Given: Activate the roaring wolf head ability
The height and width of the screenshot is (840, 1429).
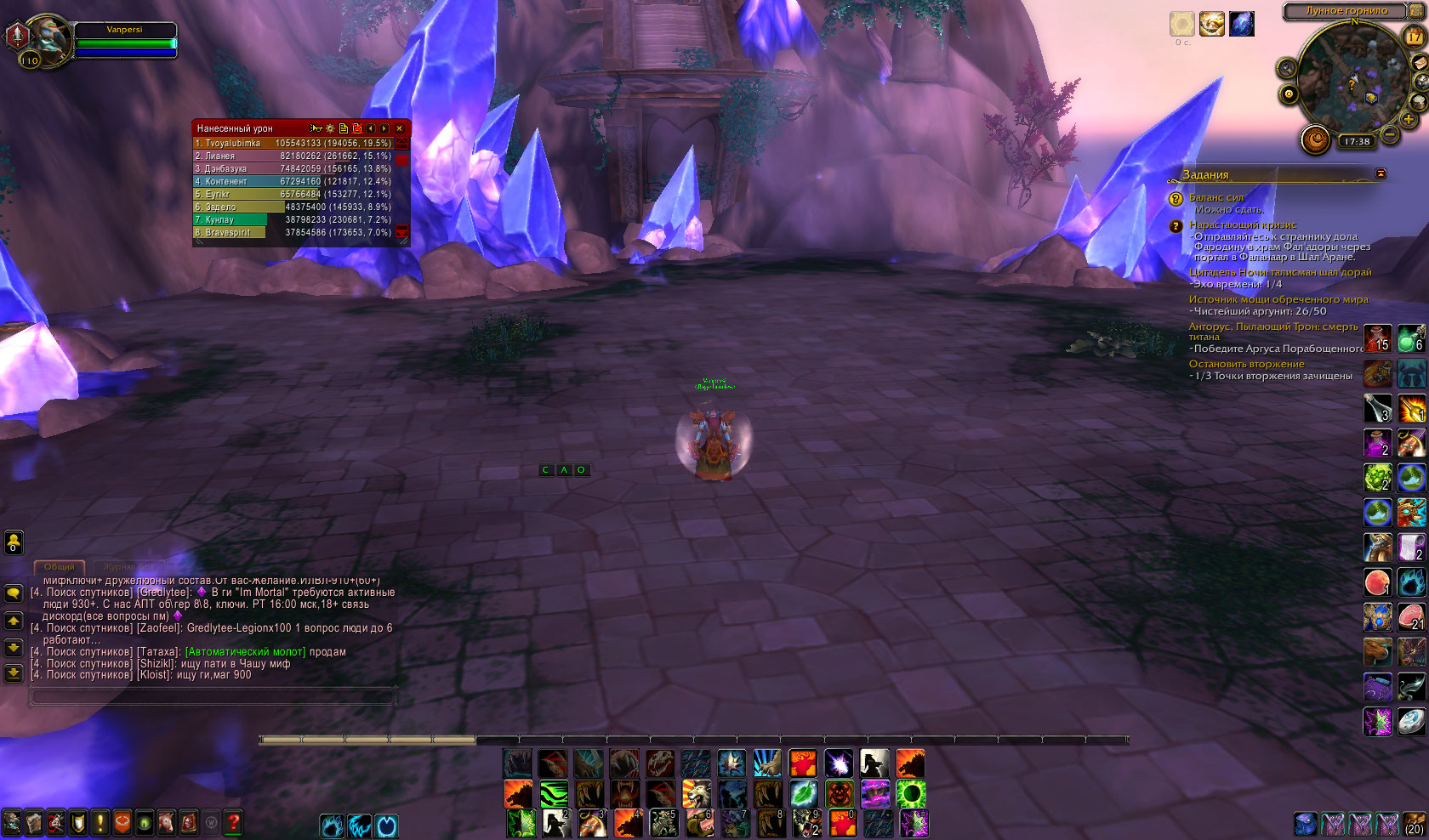Looking at the screenshot, I should [x=696, y=794].
